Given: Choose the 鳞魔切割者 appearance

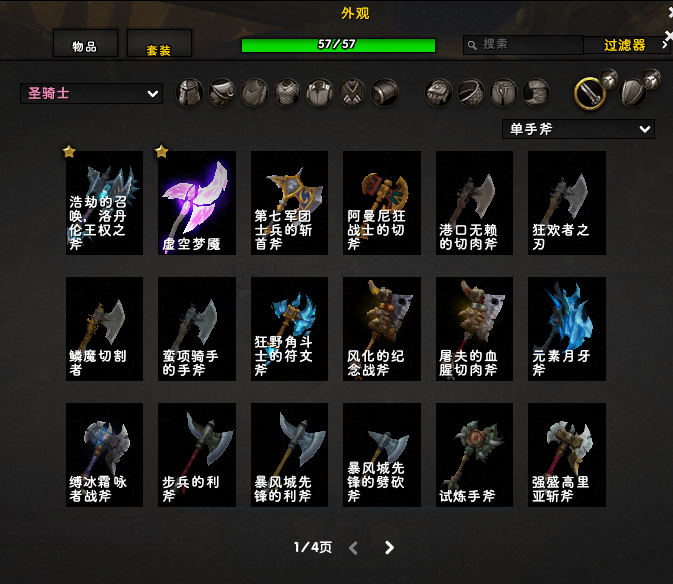Looking at the screenshot, I should point(104,329).
